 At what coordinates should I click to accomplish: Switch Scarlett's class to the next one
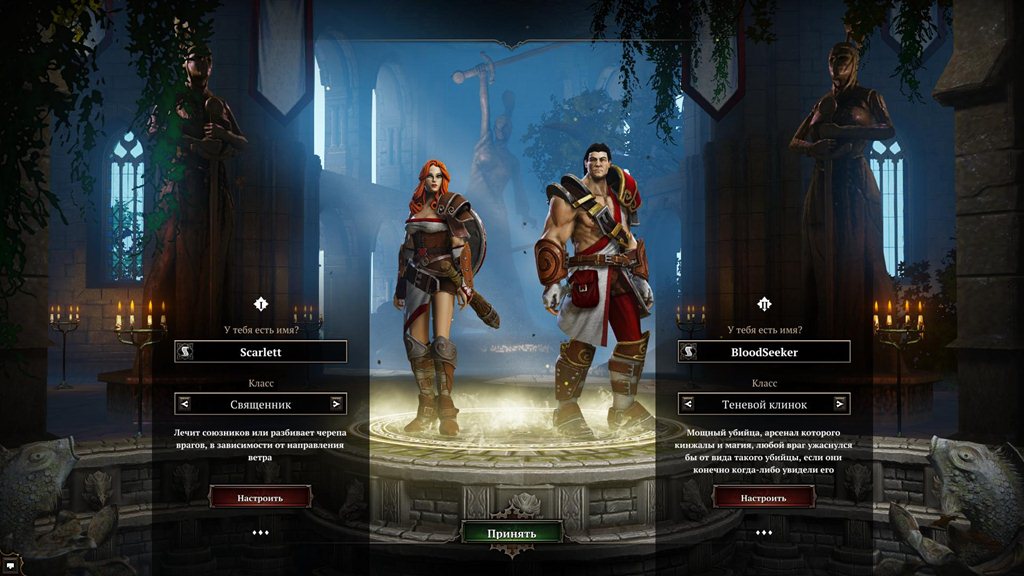coord(336,404)
